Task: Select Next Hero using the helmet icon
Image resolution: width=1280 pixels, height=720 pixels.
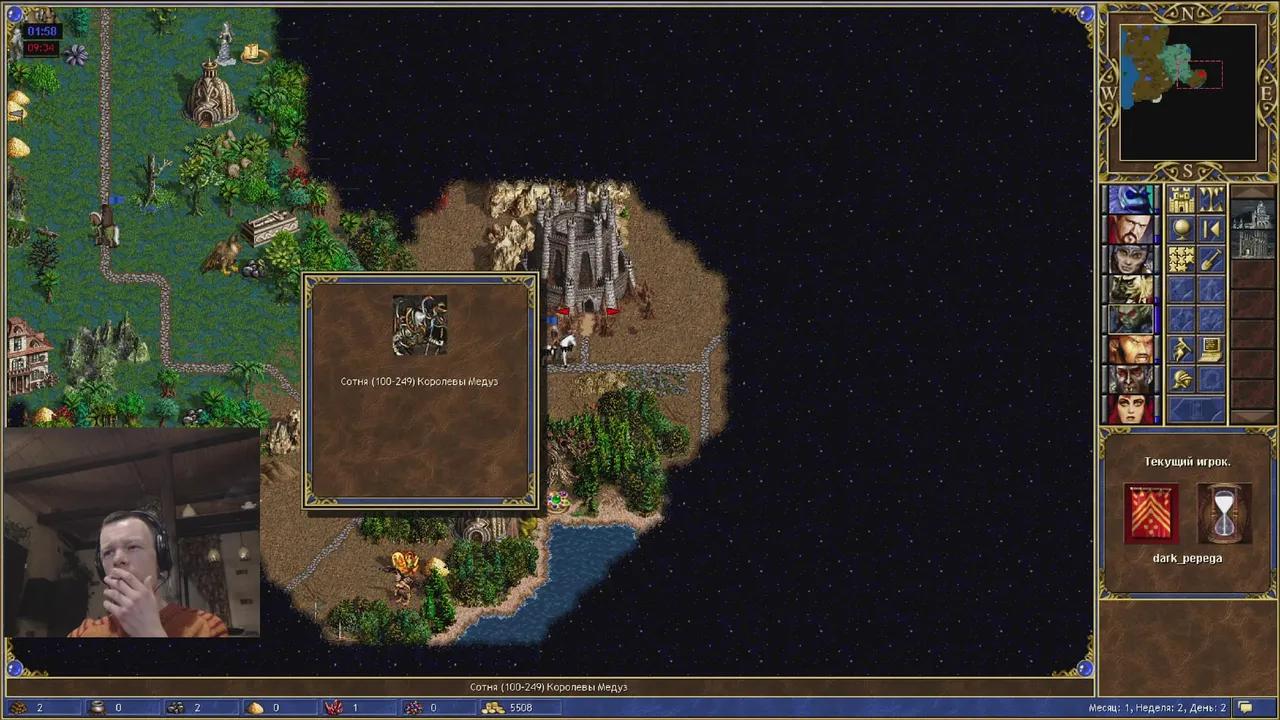Action: coord(1181,377)
